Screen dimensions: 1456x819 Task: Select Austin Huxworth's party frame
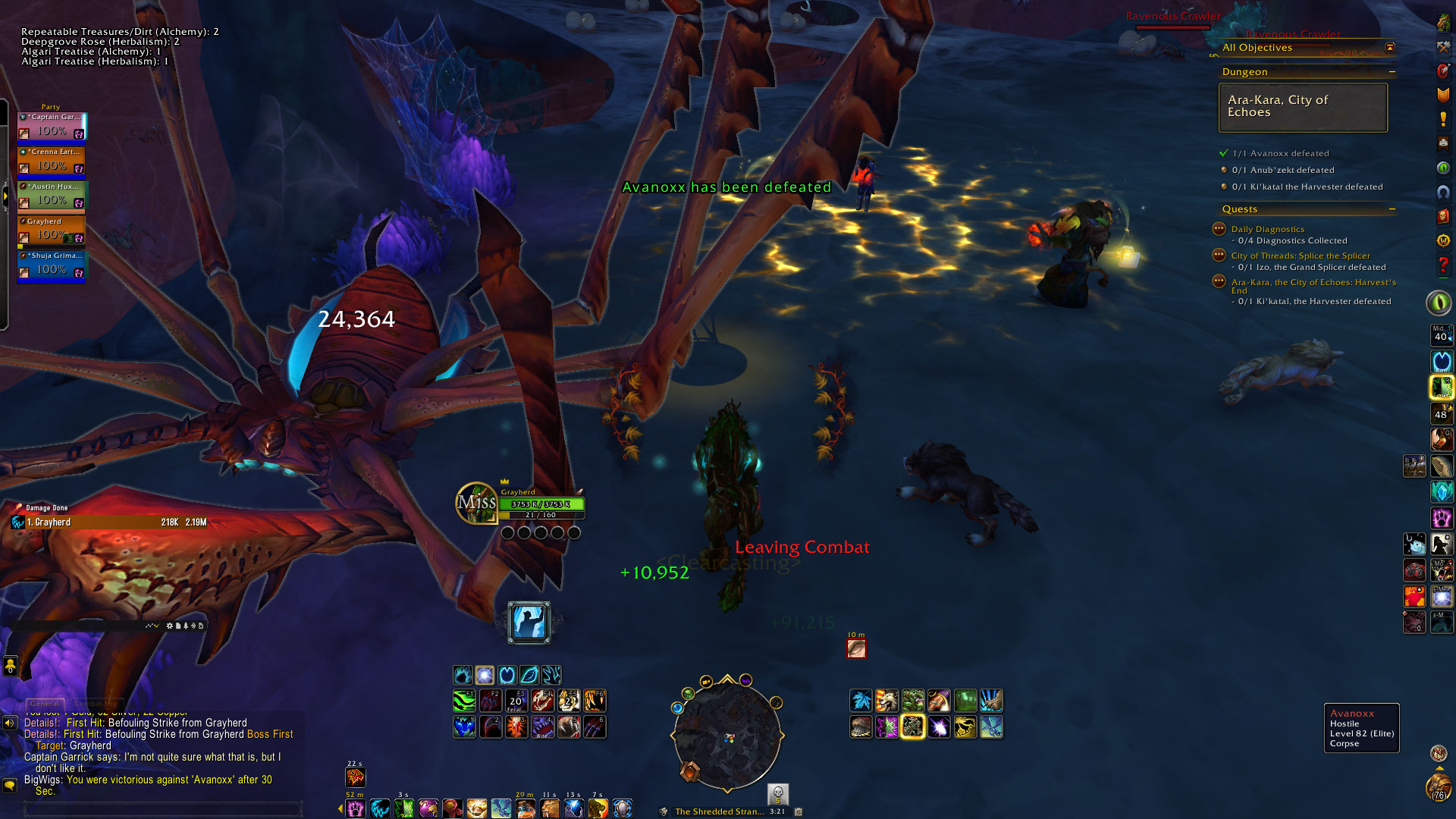click(x=52, y=196)
